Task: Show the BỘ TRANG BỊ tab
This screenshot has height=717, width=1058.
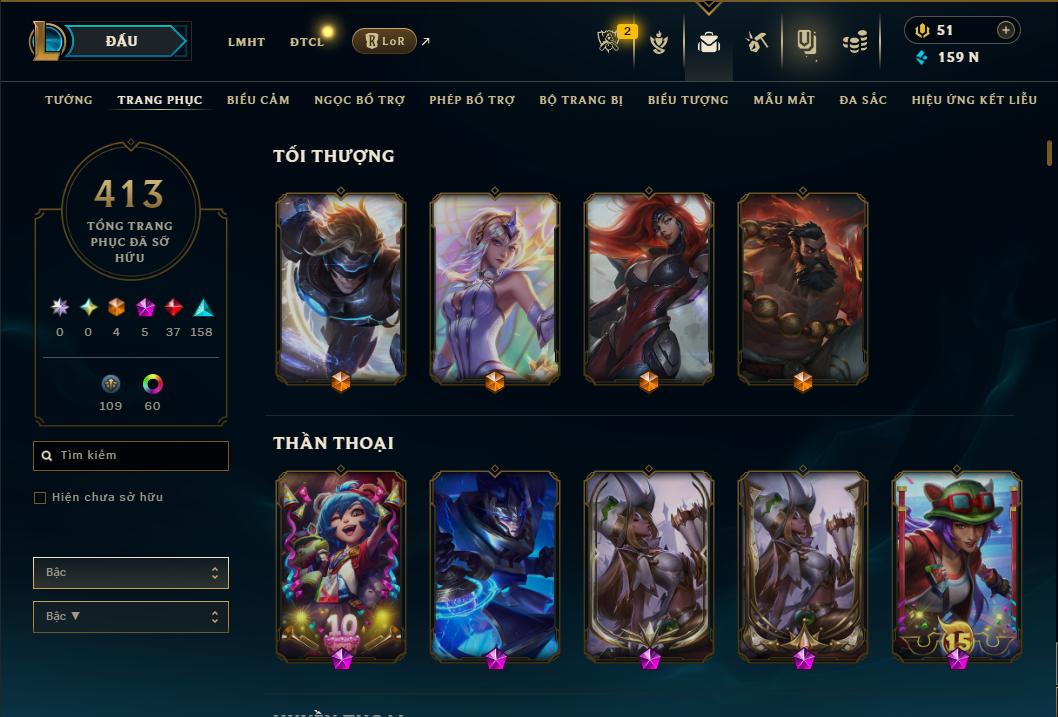Action: click(x=581, y=100)
